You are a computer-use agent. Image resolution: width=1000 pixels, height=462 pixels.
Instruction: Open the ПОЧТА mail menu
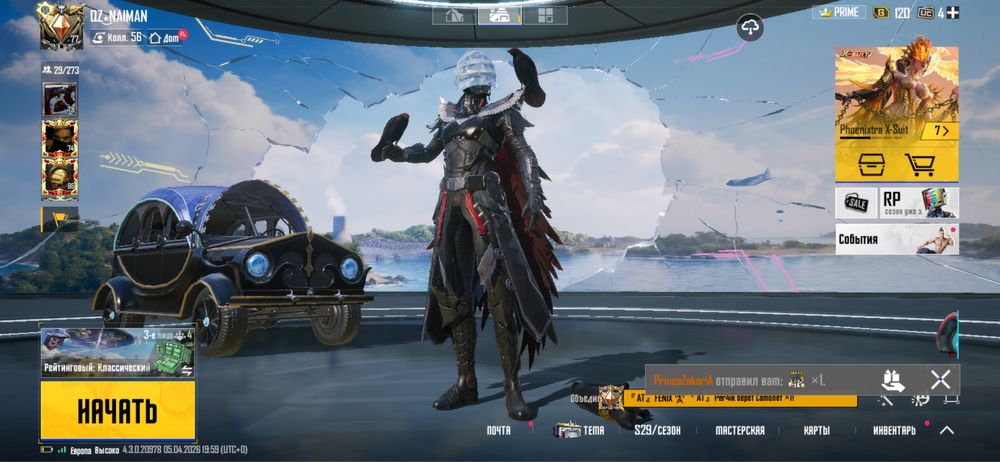[x=498, y=431]
